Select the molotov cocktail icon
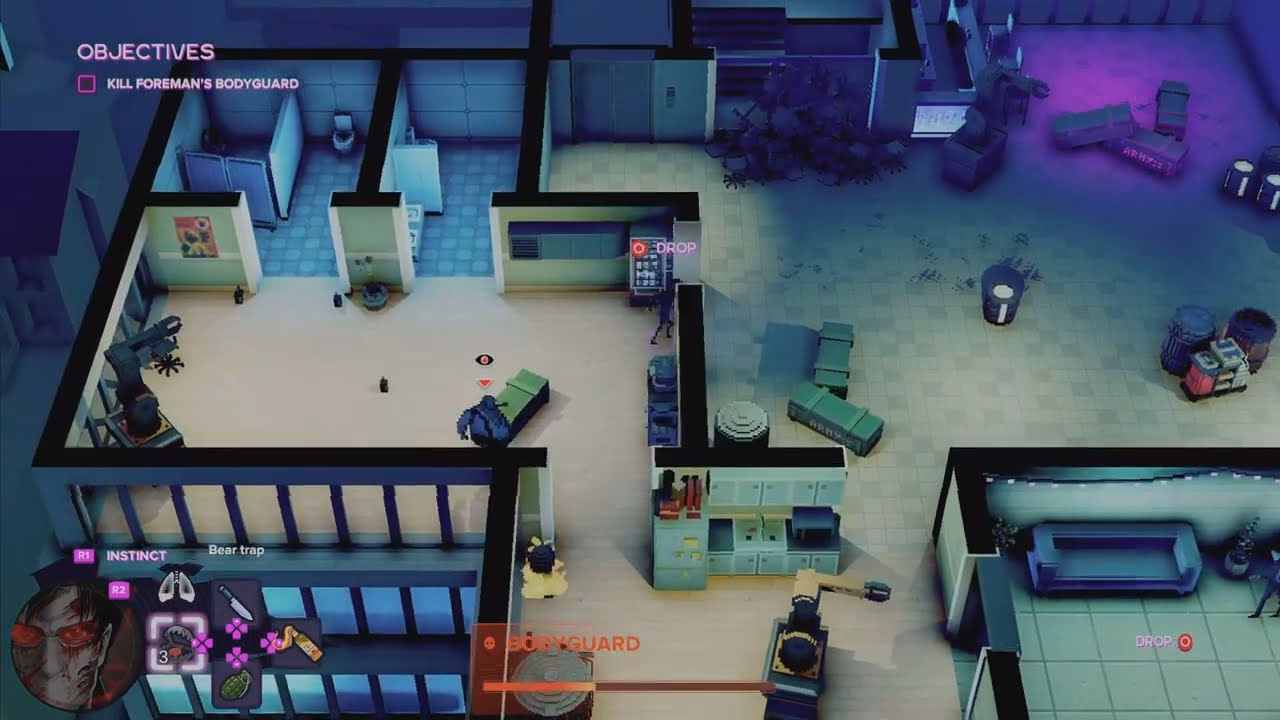 click(x=300, y=643)
